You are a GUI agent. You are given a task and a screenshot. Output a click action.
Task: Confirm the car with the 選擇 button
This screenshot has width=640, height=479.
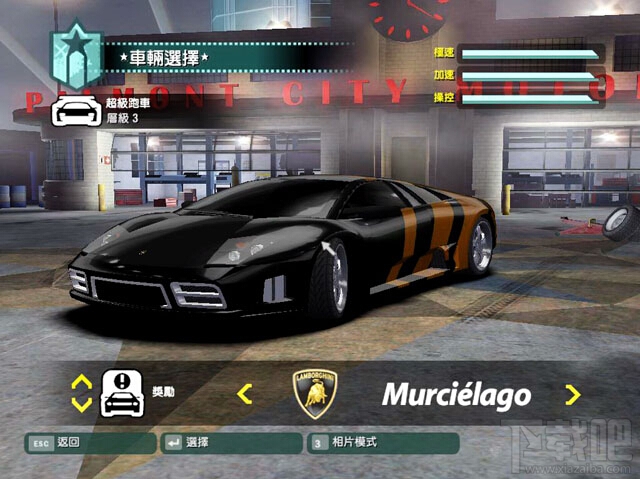(229, 442)
